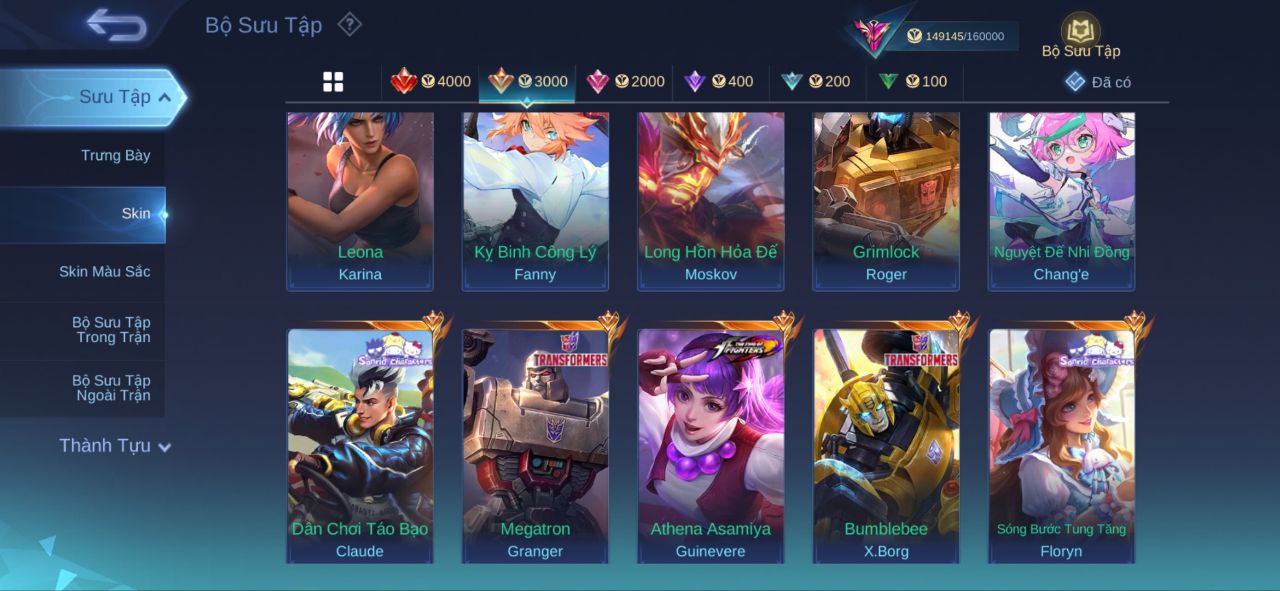Collapse the Sưu Tập menu section
The width and height of the screenshot is (1280, 591).
(165, 97)
